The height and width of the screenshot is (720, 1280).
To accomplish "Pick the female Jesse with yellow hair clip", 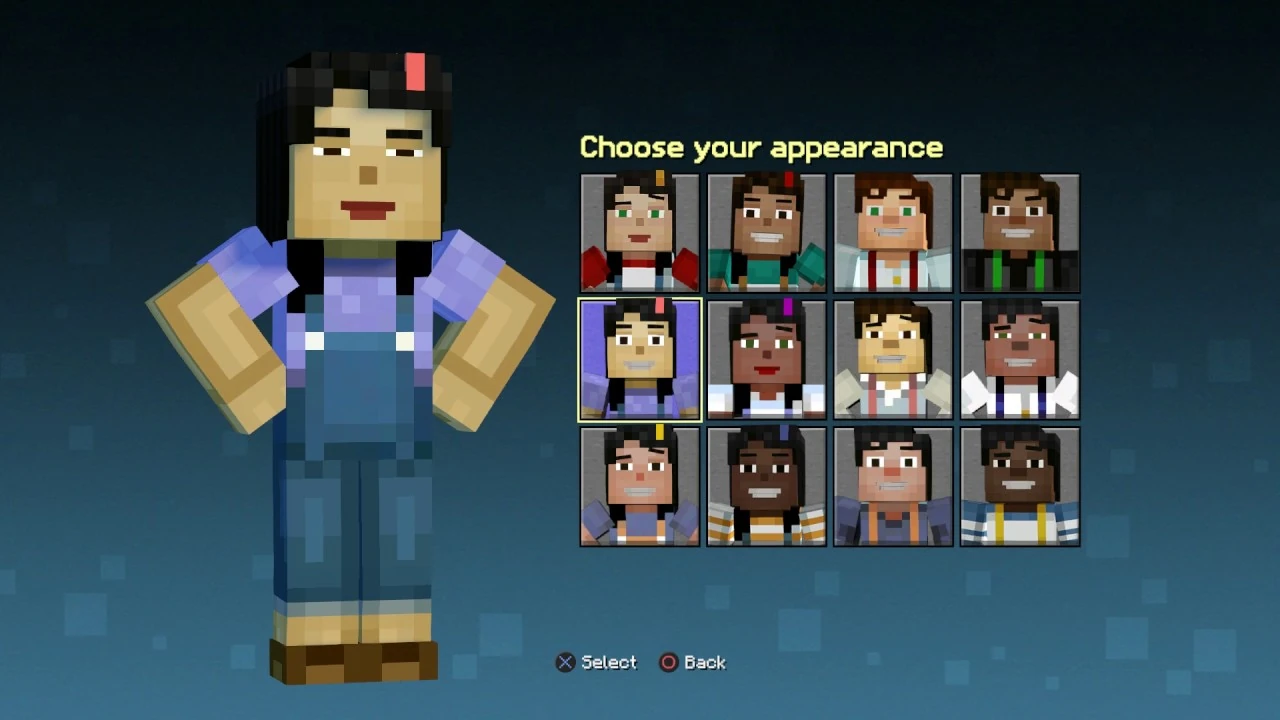I will [x=639, y=486].
